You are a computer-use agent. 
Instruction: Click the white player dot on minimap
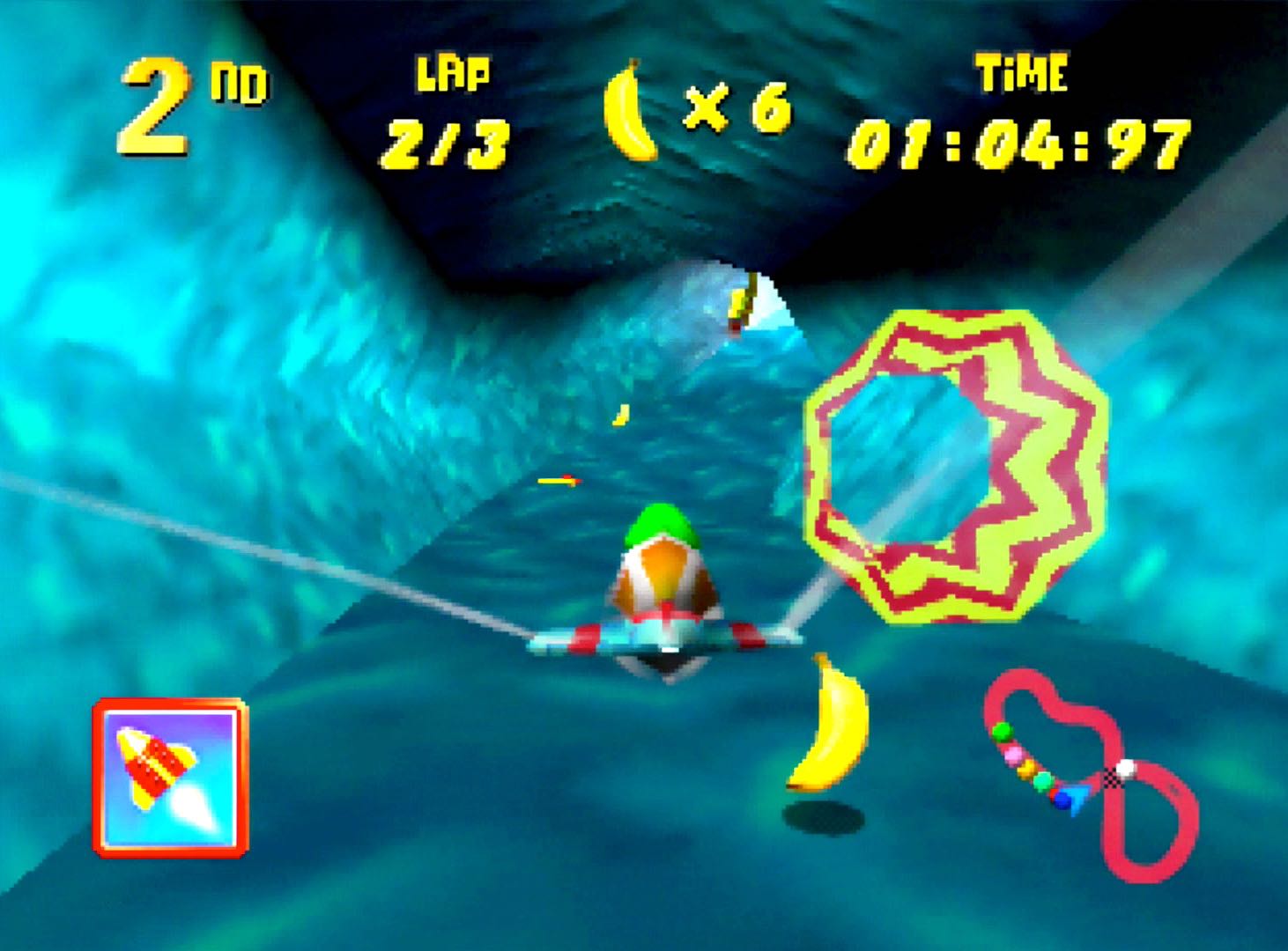[1126, 767]
